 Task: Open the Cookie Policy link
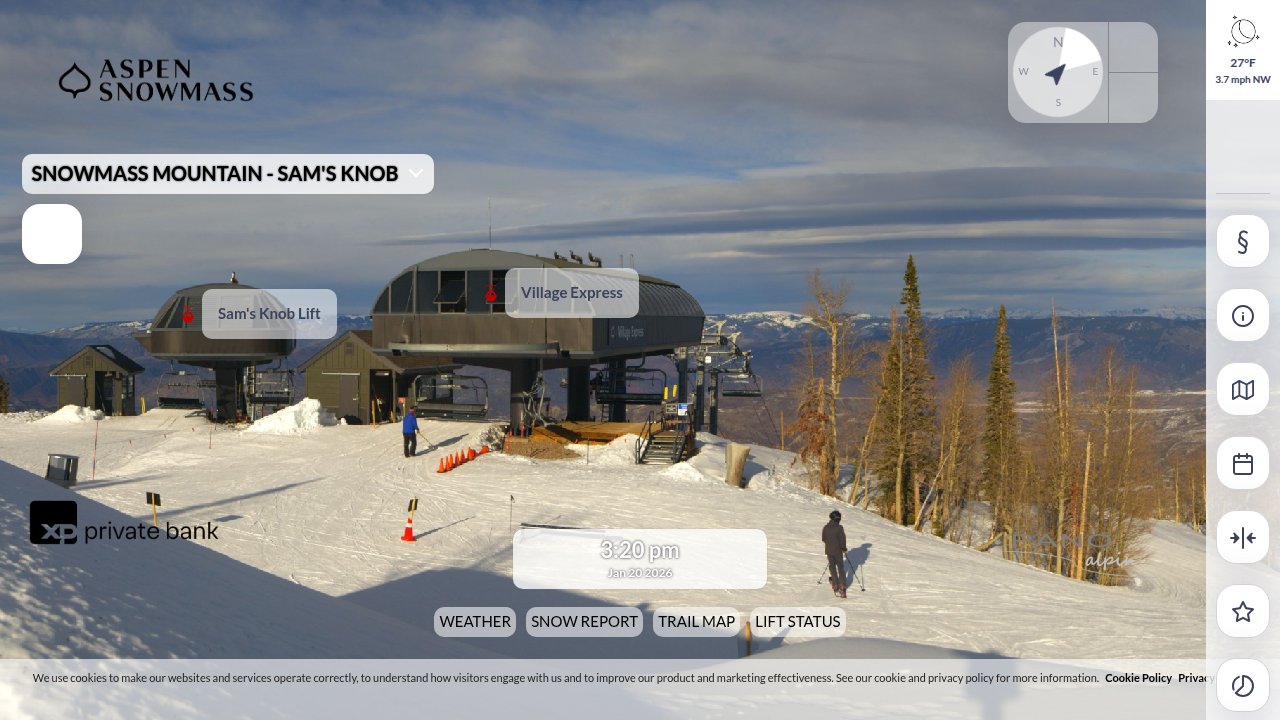click(1138, 678)
